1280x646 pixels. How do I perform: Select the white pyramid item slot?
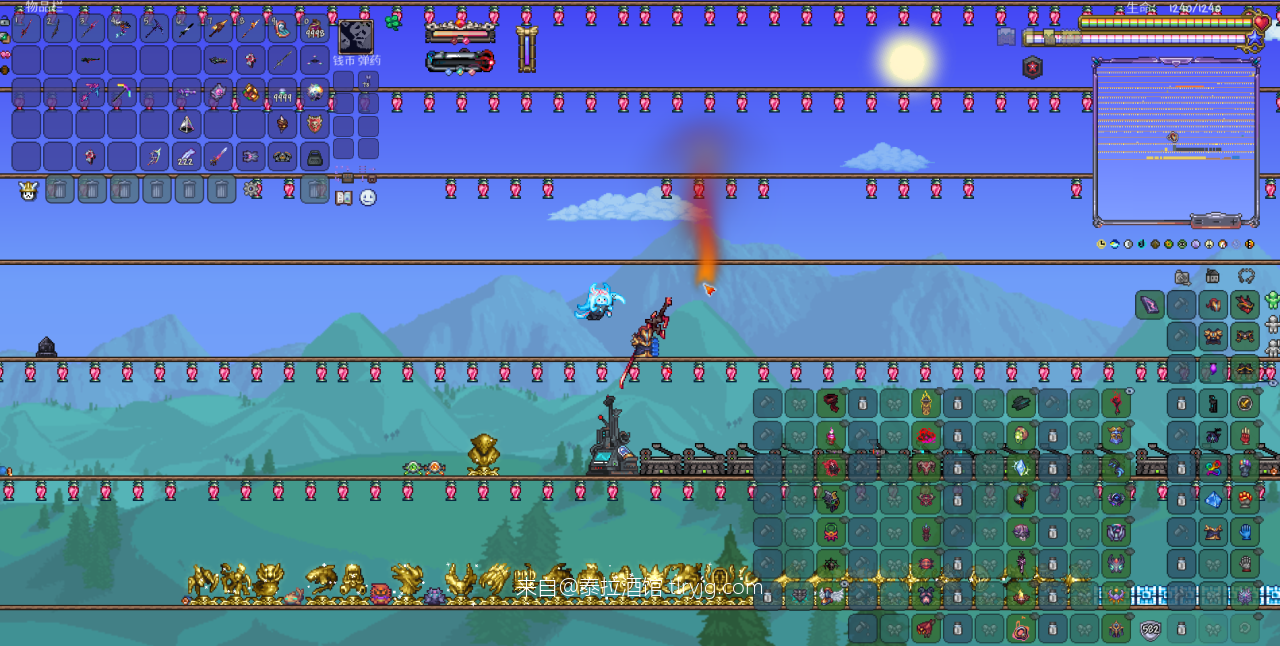[x=186, y=125]
